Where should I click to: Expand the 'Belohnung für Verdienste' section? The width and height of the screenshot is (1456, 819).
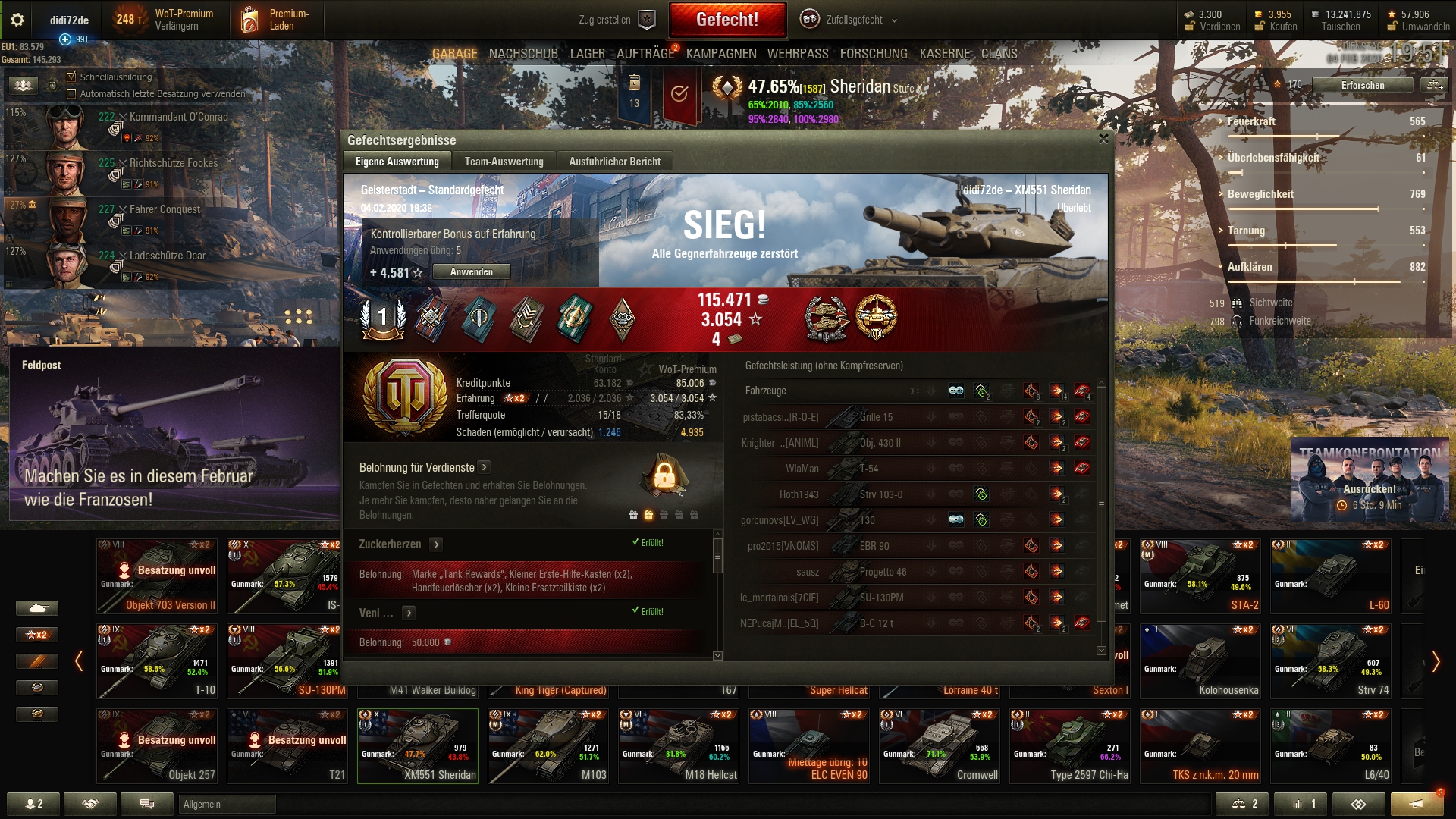[x=485, y=468]
